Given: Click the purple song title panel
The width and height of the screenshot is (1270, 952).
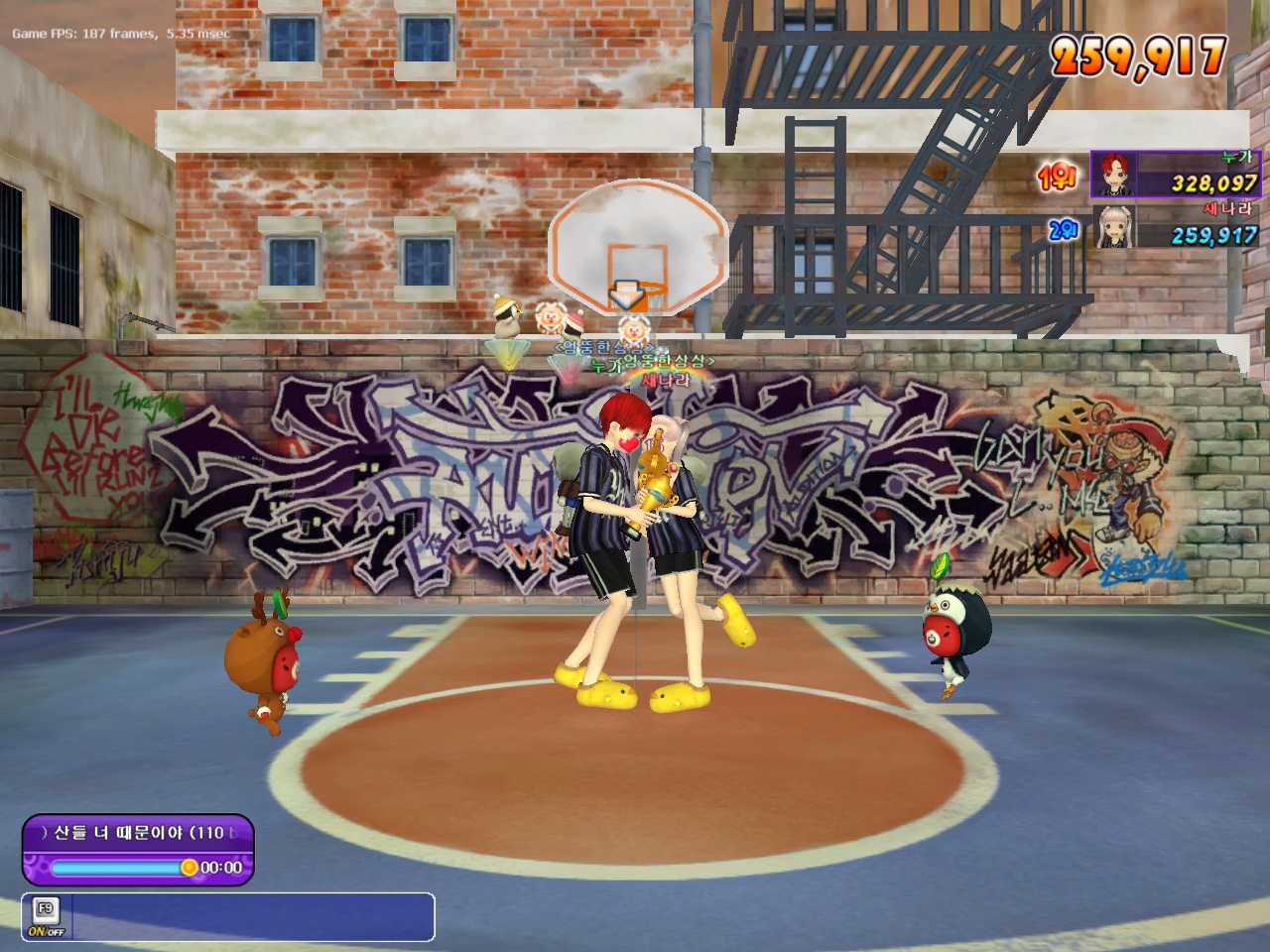Looking at the screenshot, I should point(139,833).
